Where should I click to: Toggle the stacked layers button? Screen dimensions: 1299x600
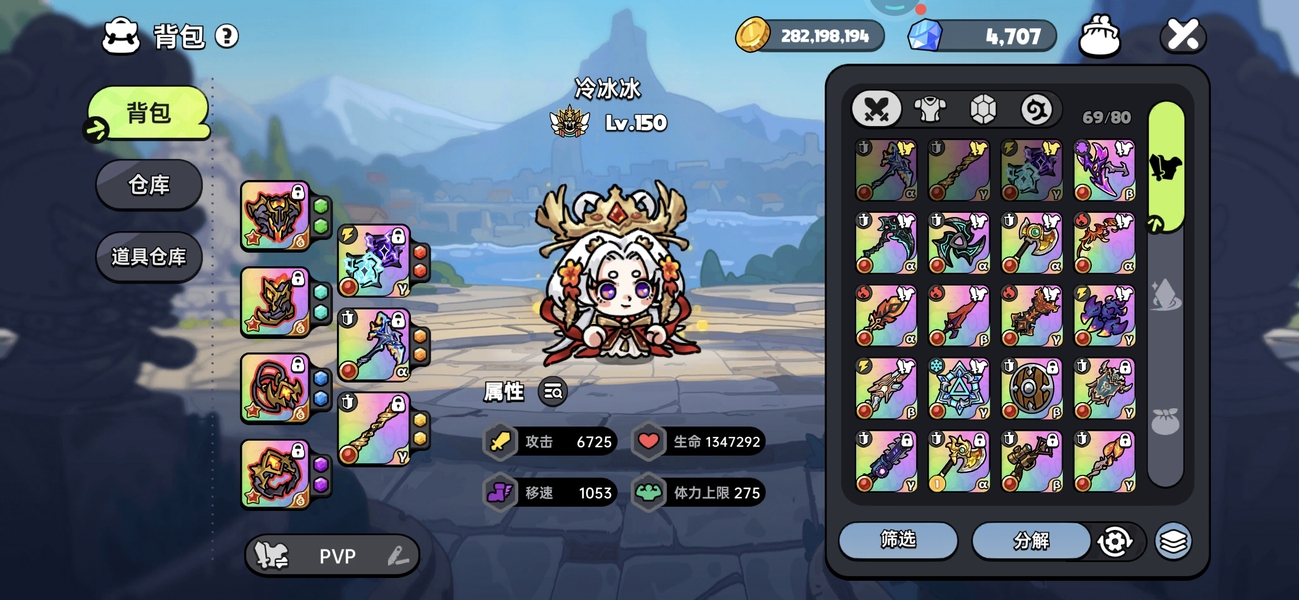(1173, 541)
